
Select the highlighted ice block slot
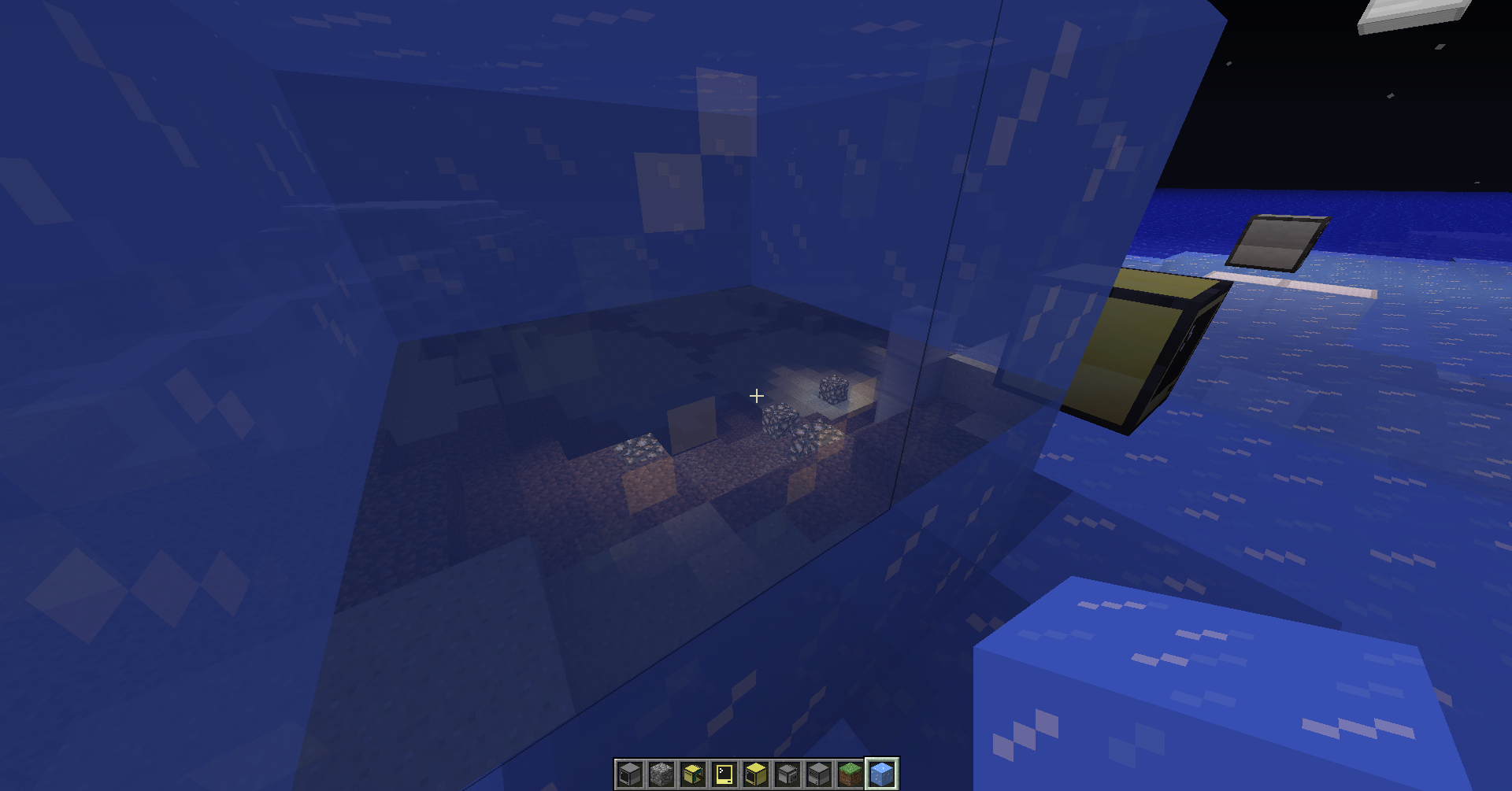(882, 774)
